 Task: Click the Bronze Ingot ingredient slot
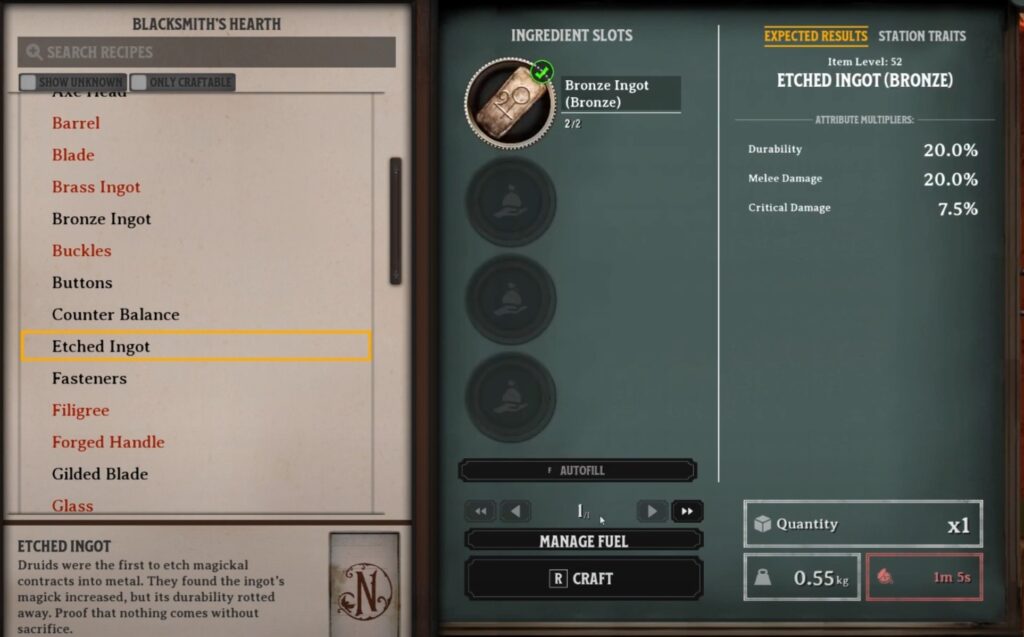[x=511, y=103]
